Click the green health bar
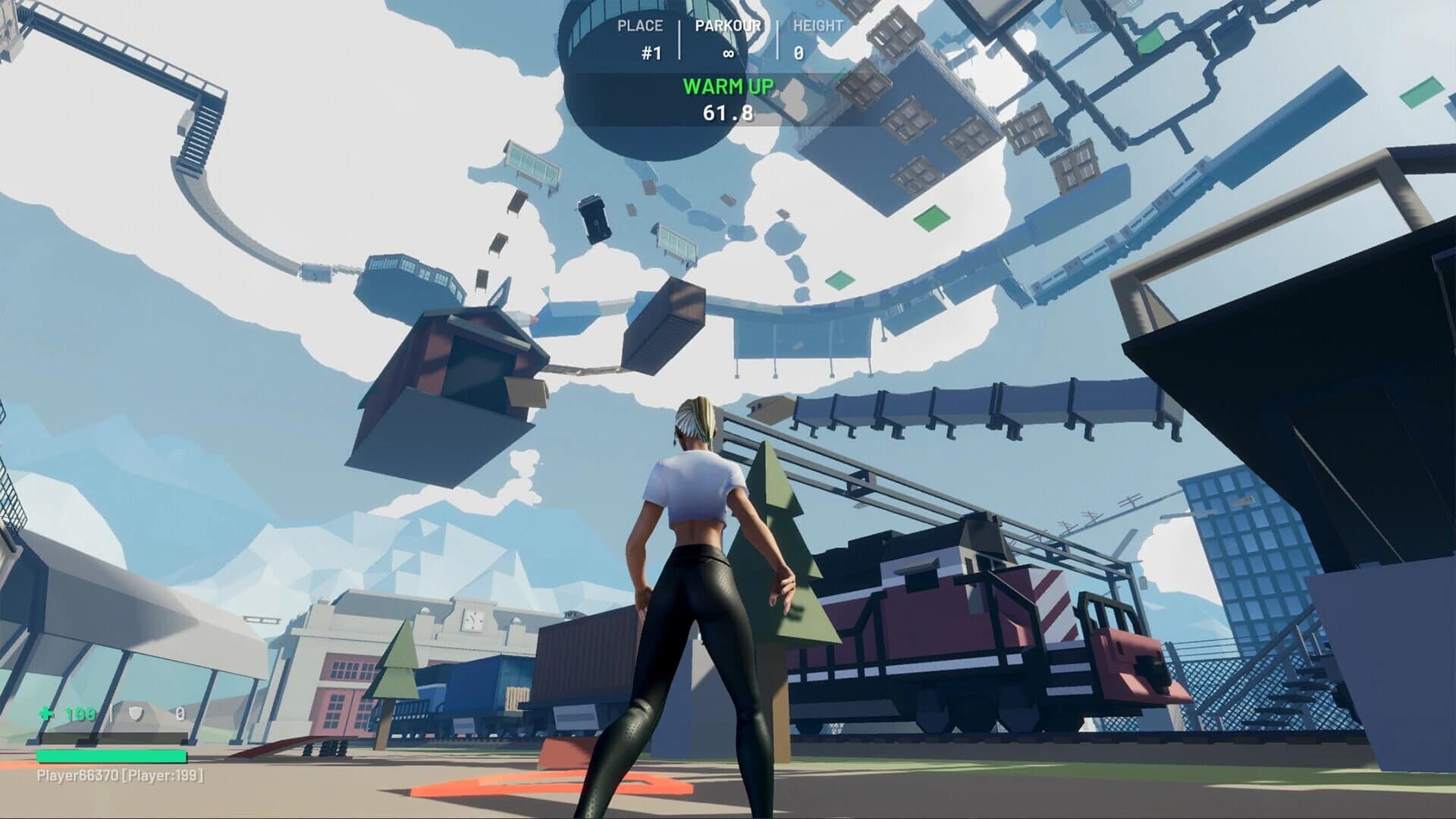This screenshot has width=1456, height=819. tap(110, 756)
